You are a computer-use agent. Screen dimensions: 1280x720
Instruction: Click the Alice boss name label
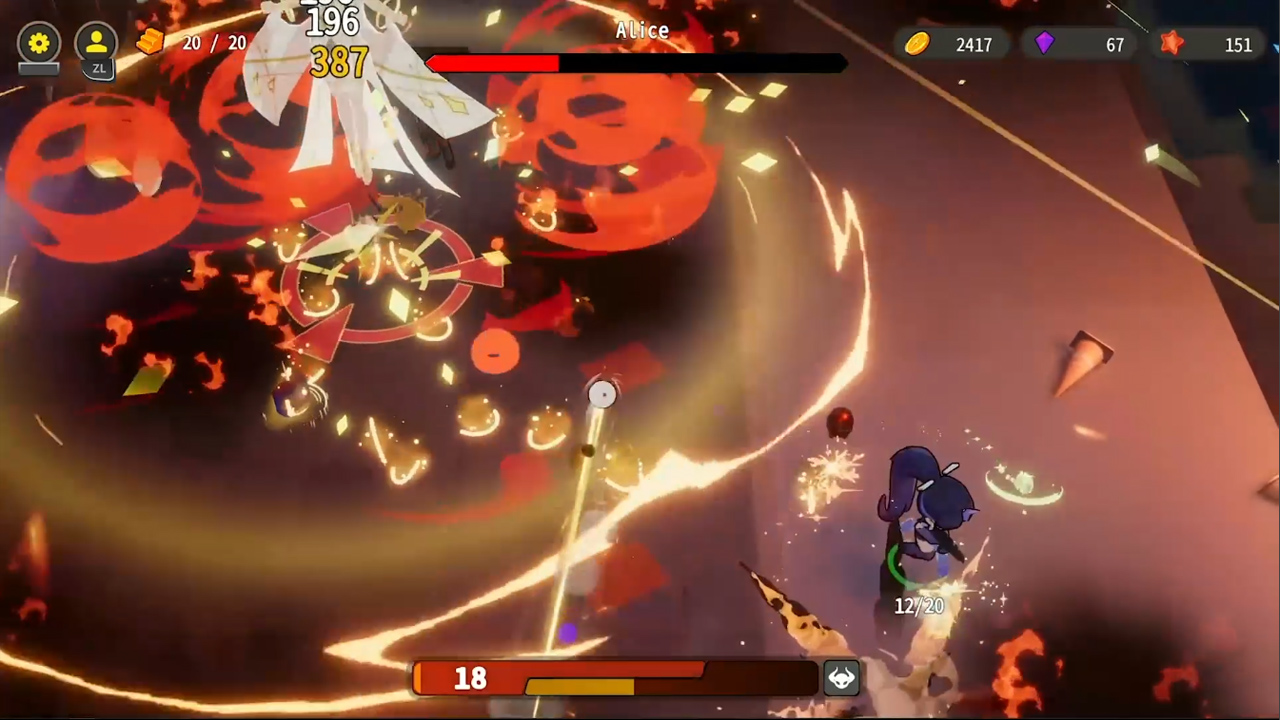pyautogui.click(x=641, y=30)
